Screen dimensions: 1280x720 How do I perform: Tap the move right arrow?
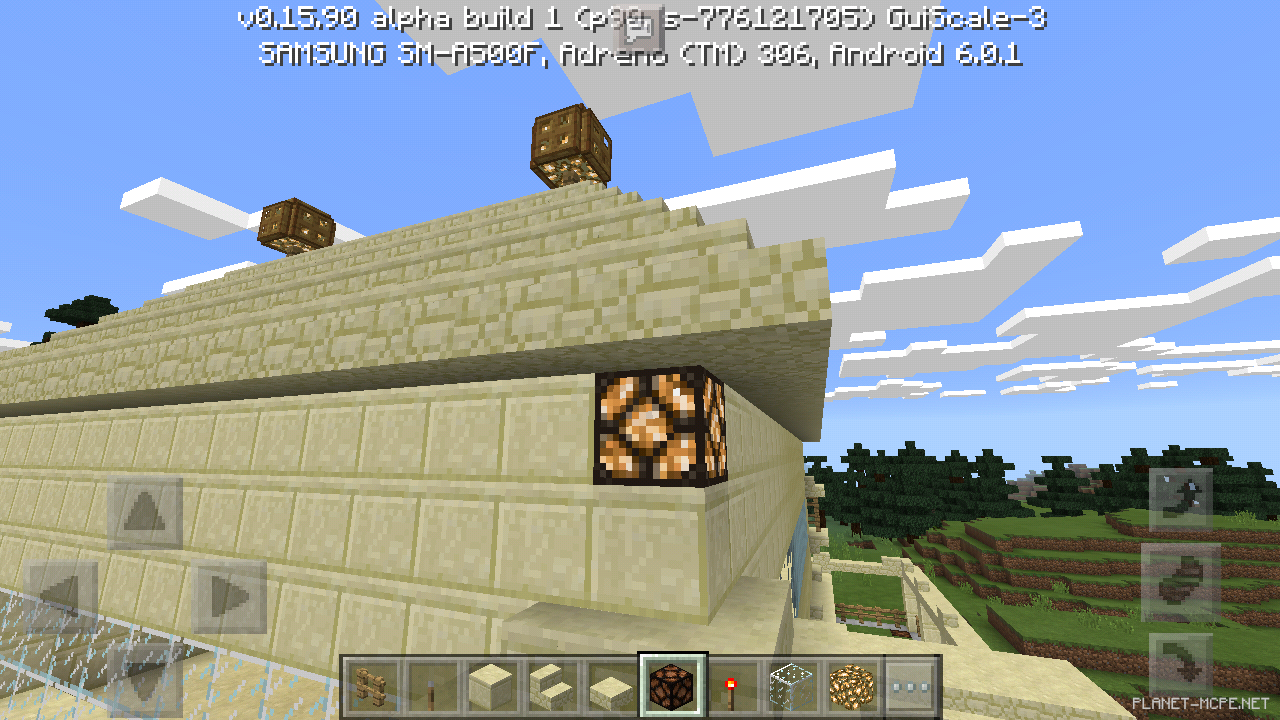229,597
